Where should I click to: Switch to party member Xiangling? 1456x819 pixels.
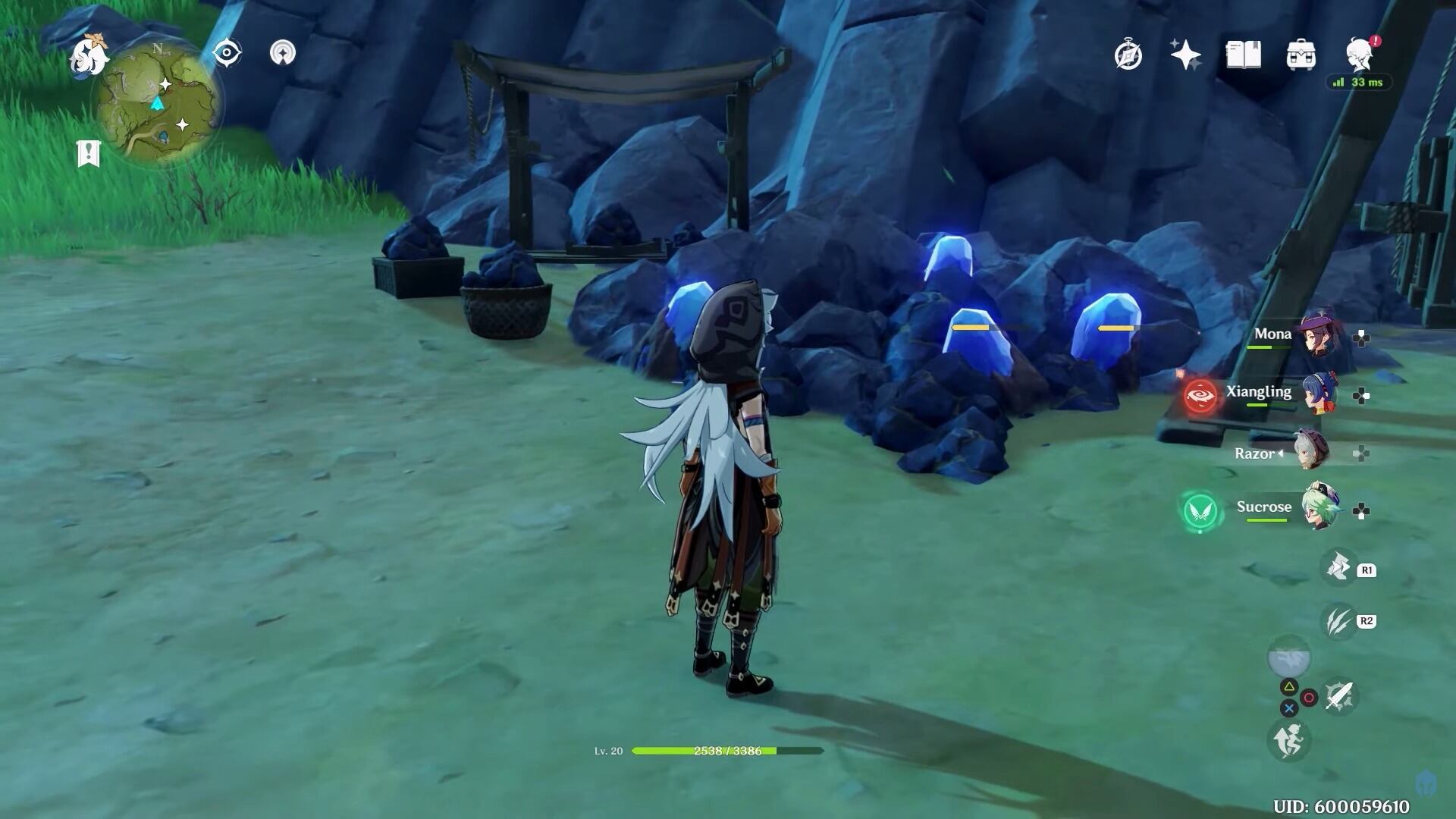(1319, 394)
